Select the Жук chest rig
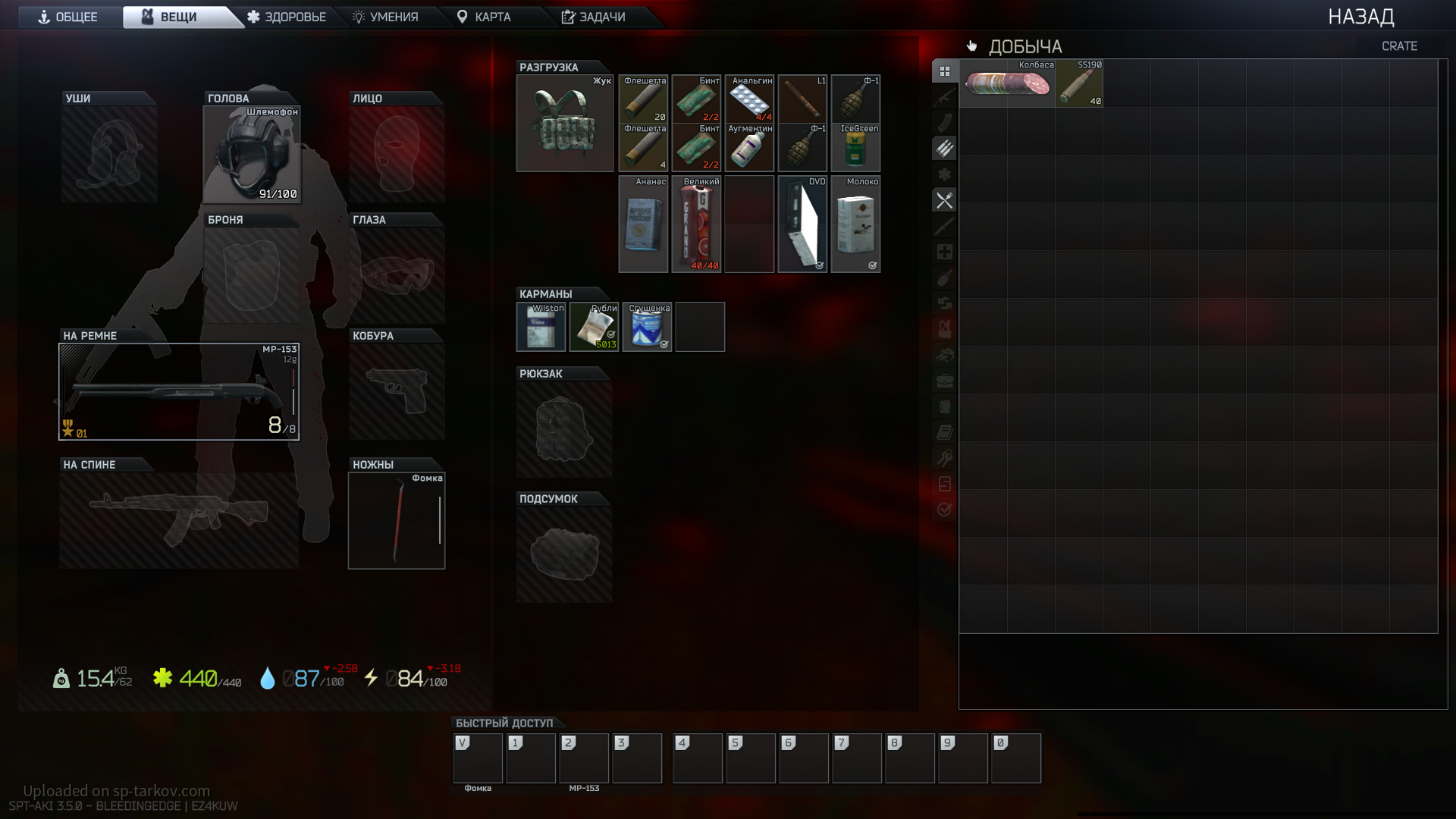This screenshot has width=1456, height=819. click(565, 124)
